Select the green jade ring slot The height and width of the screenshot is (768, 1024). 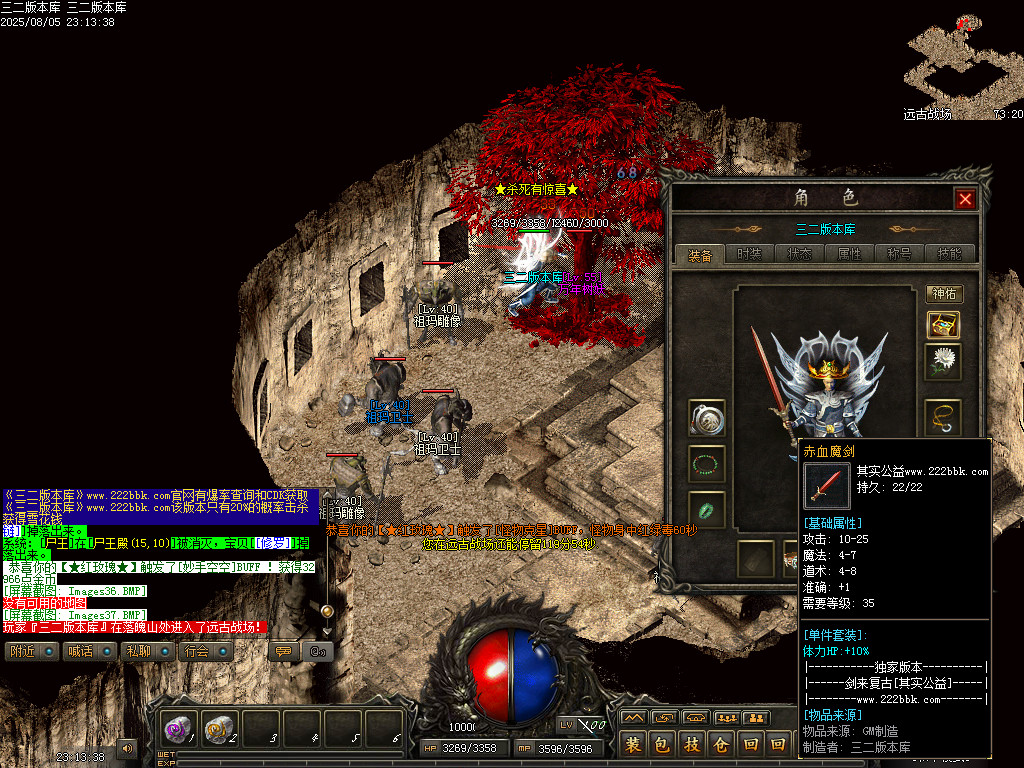point(707,510)
